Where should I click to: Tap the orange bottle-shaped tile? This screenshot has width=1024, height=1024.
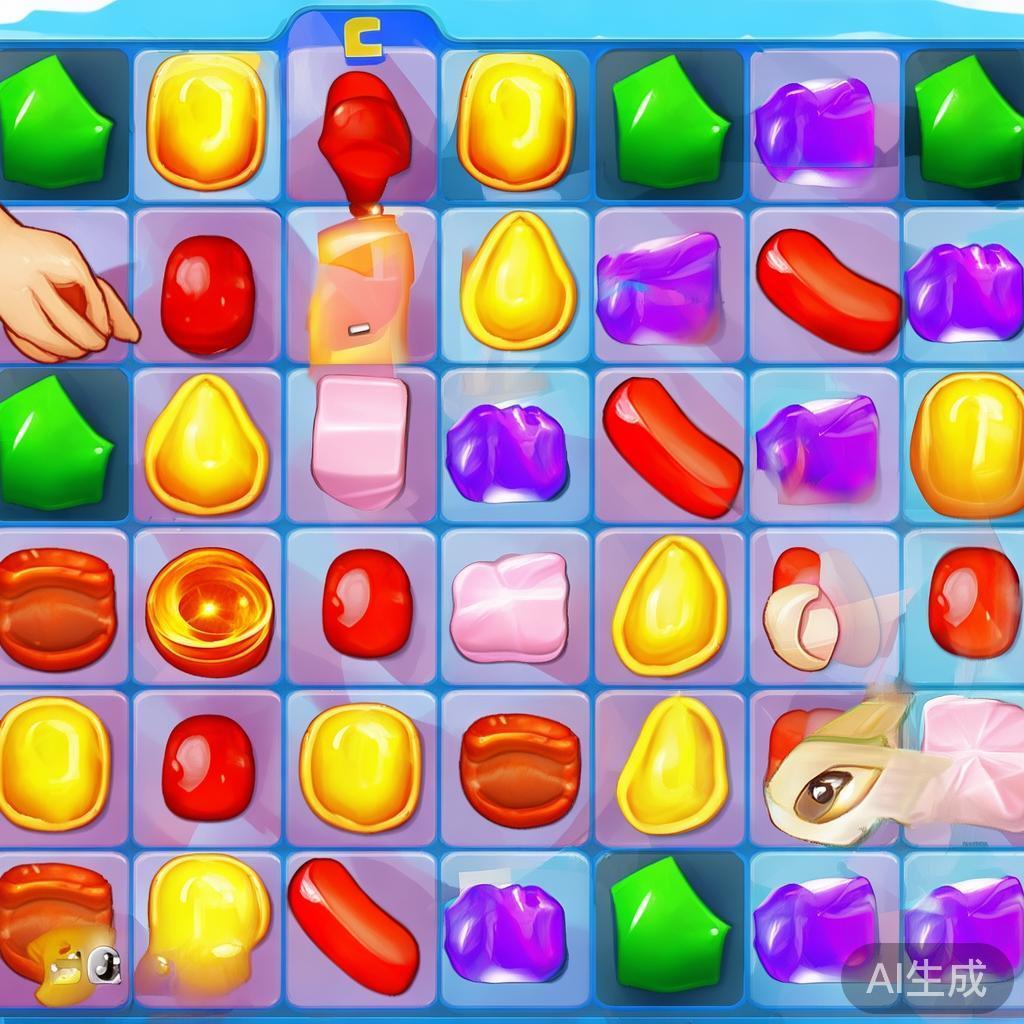click(360, 287)
